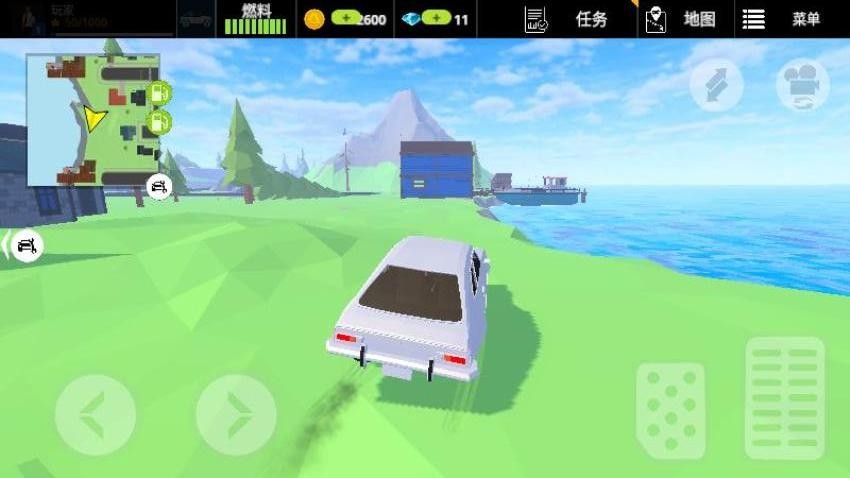Tap the tall accelerator pedal

click(x=785, y=397)
